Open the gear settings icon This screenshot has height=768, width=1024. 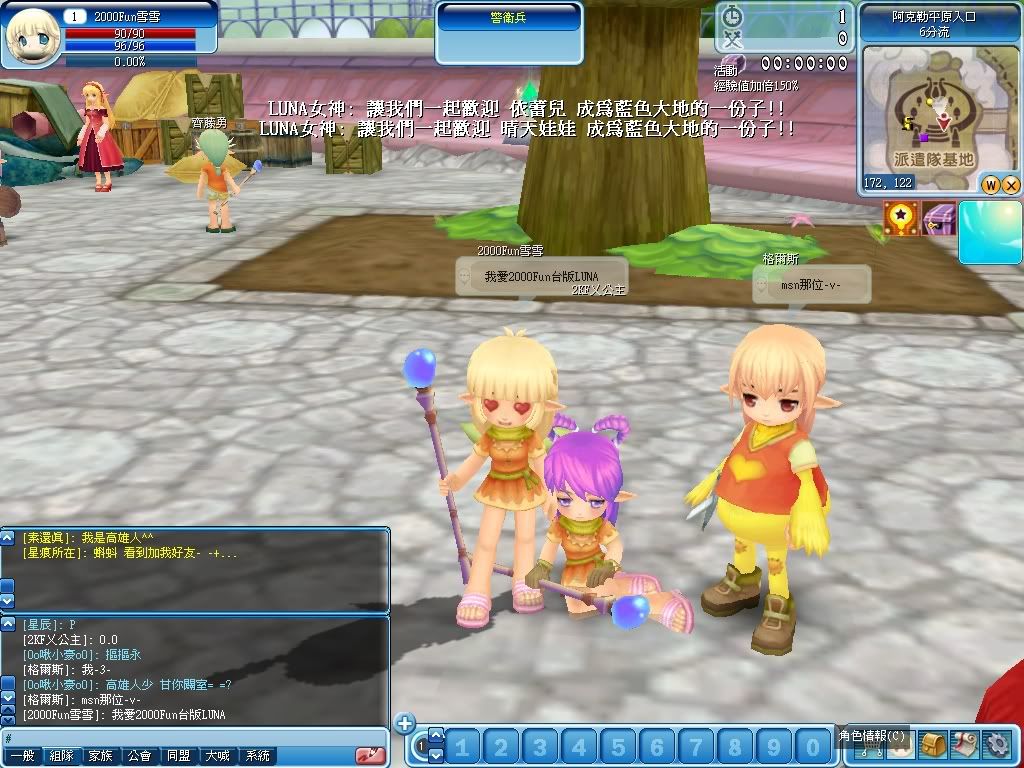coord(996,745)
